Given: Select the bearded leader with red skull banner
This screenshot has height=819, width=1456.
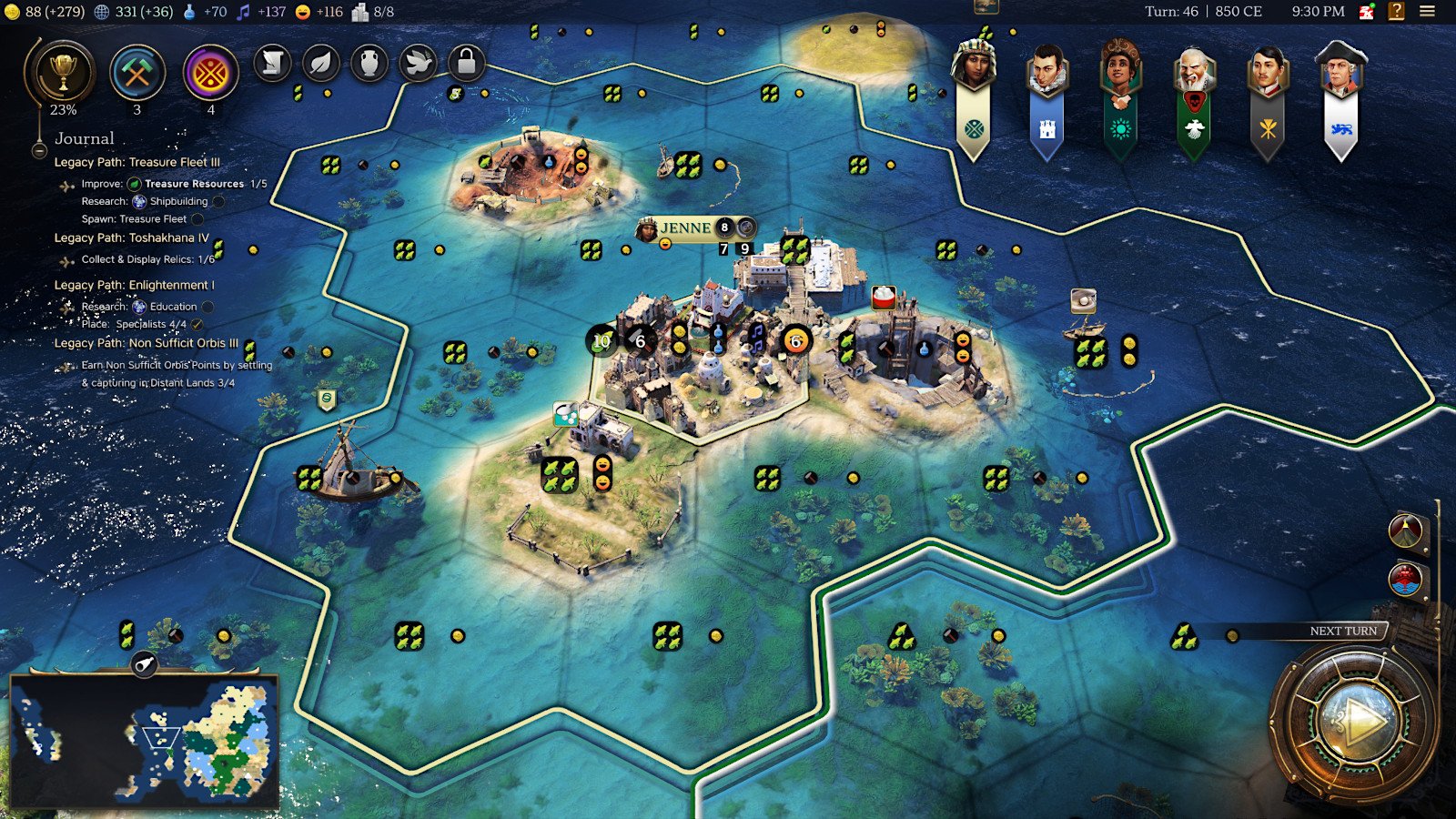Looking at the screenshot, I should coord(1194,72).
